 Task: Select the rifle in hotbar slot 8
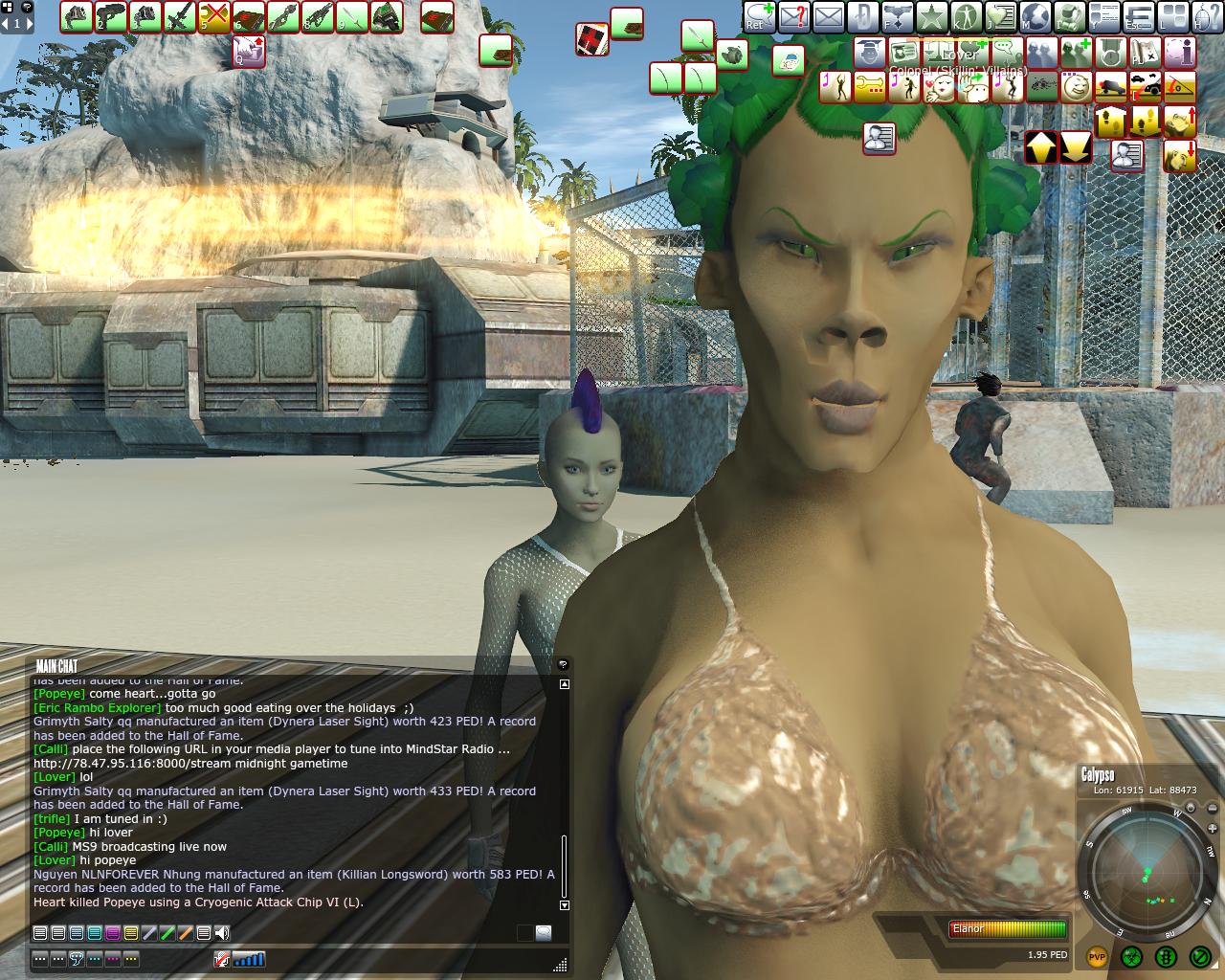(x=318, y=16)
